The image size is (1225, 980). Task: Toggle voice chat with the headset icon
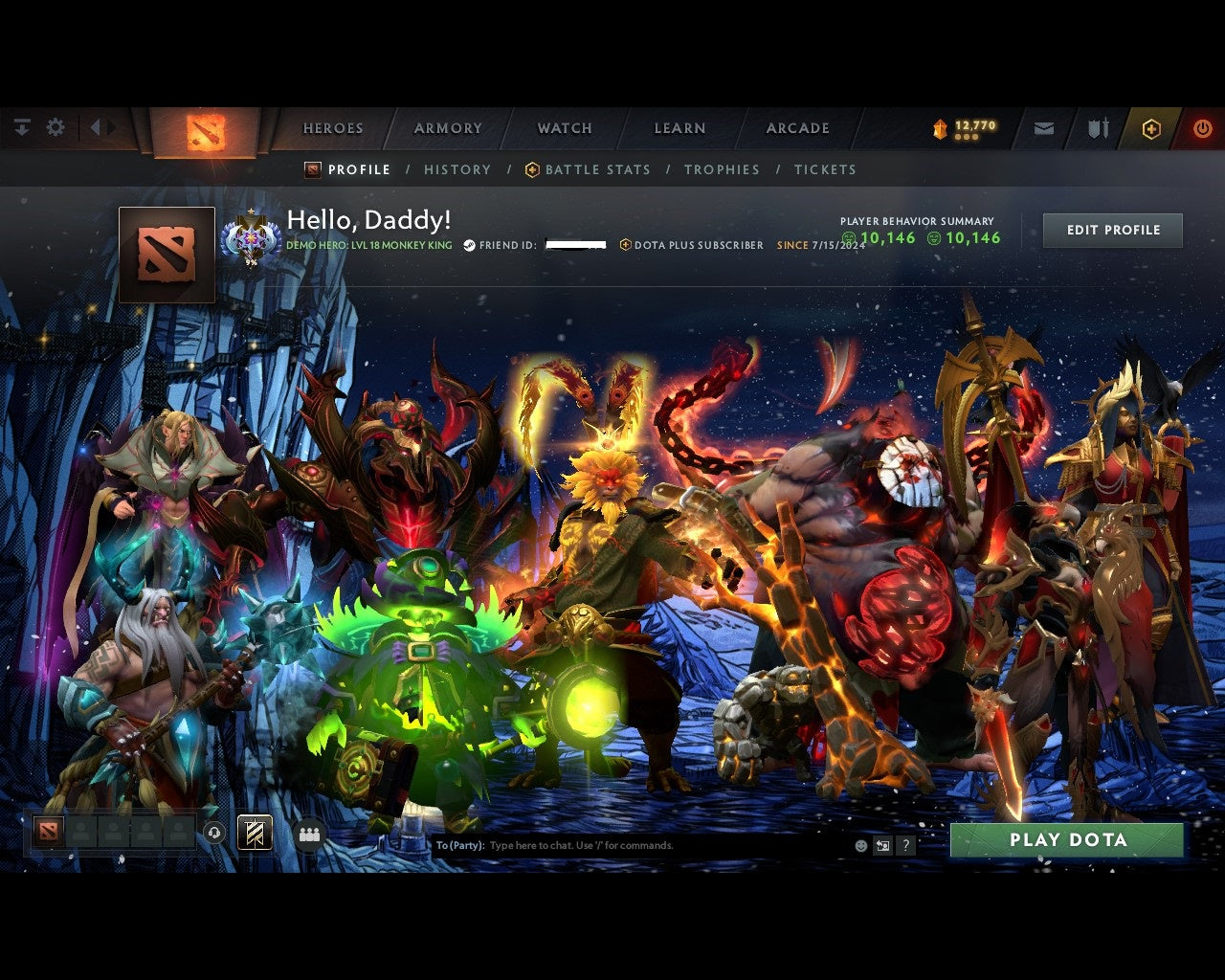pos(213,832)
